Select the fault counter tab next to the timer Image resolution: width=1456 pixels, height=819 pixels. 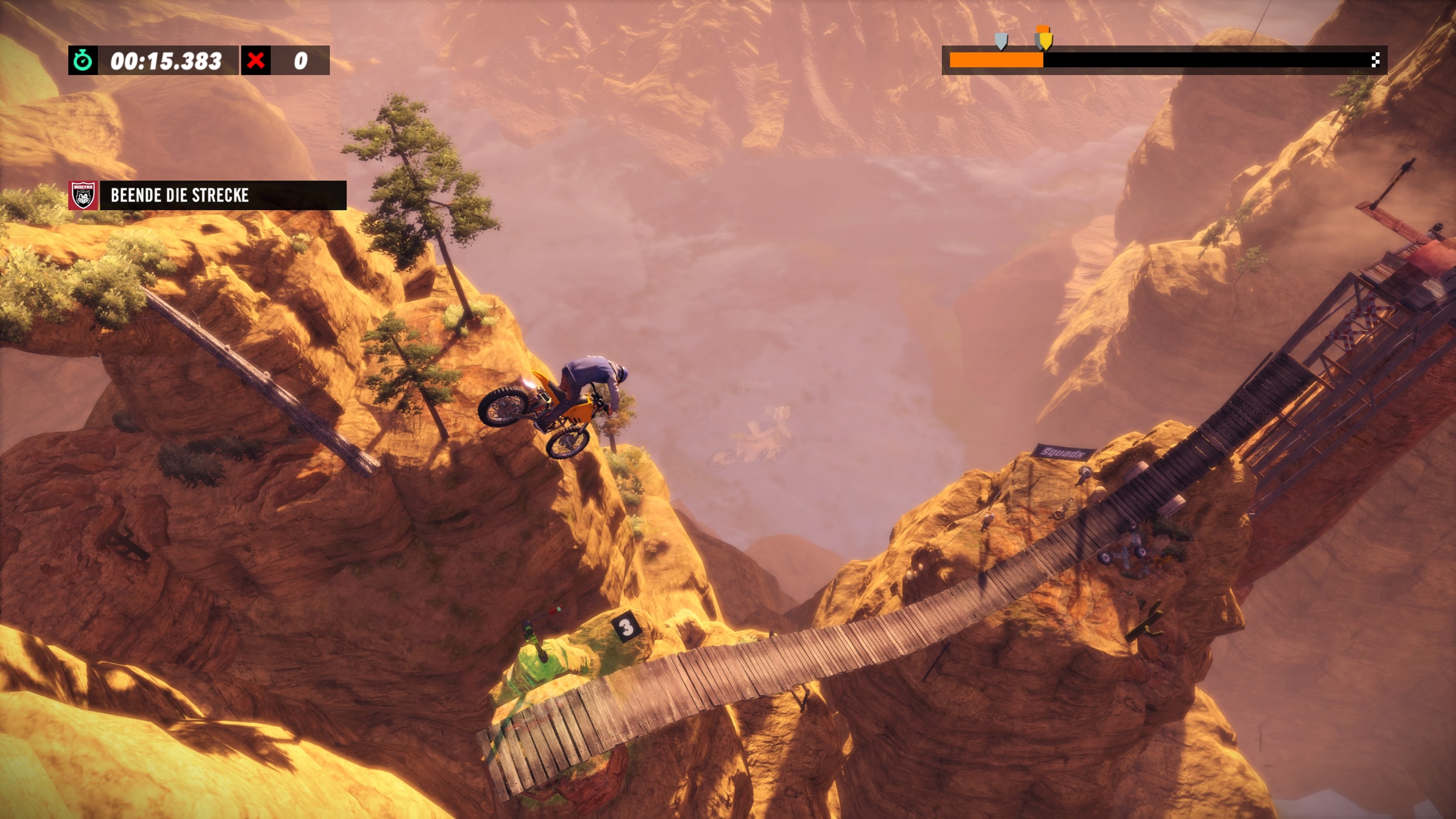pyautogui.click(x=282, y=60)
